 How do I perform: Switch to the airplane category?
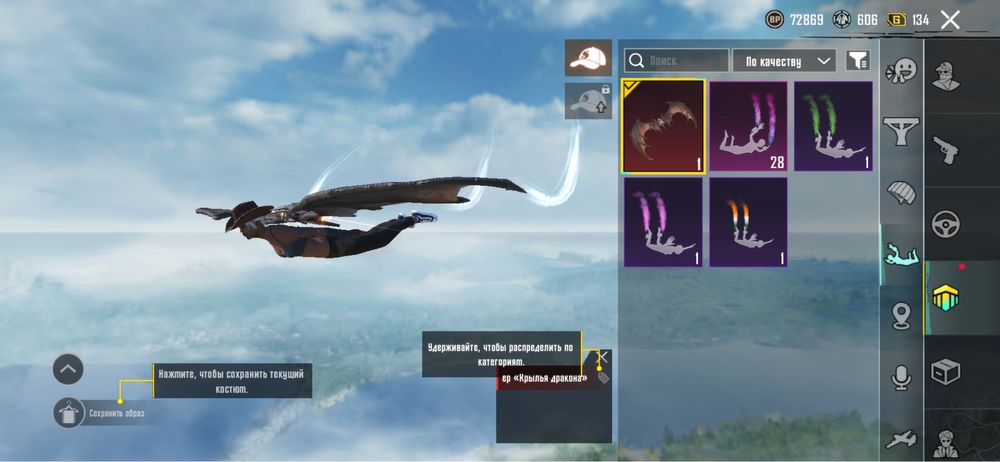(x=902, y=438)
